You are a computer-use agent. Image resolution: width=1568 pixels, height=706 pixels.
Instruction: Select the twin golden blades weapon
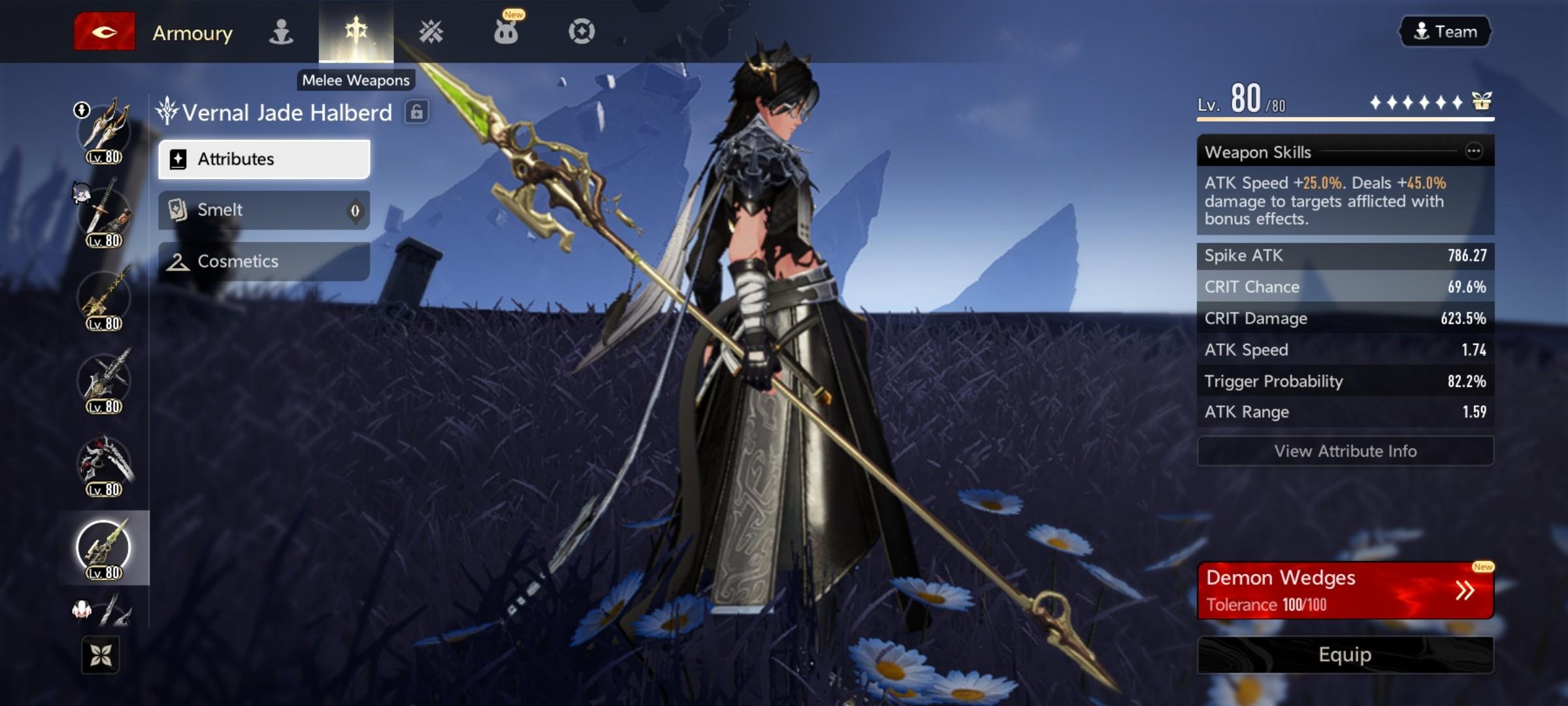(x=105, y=129)
